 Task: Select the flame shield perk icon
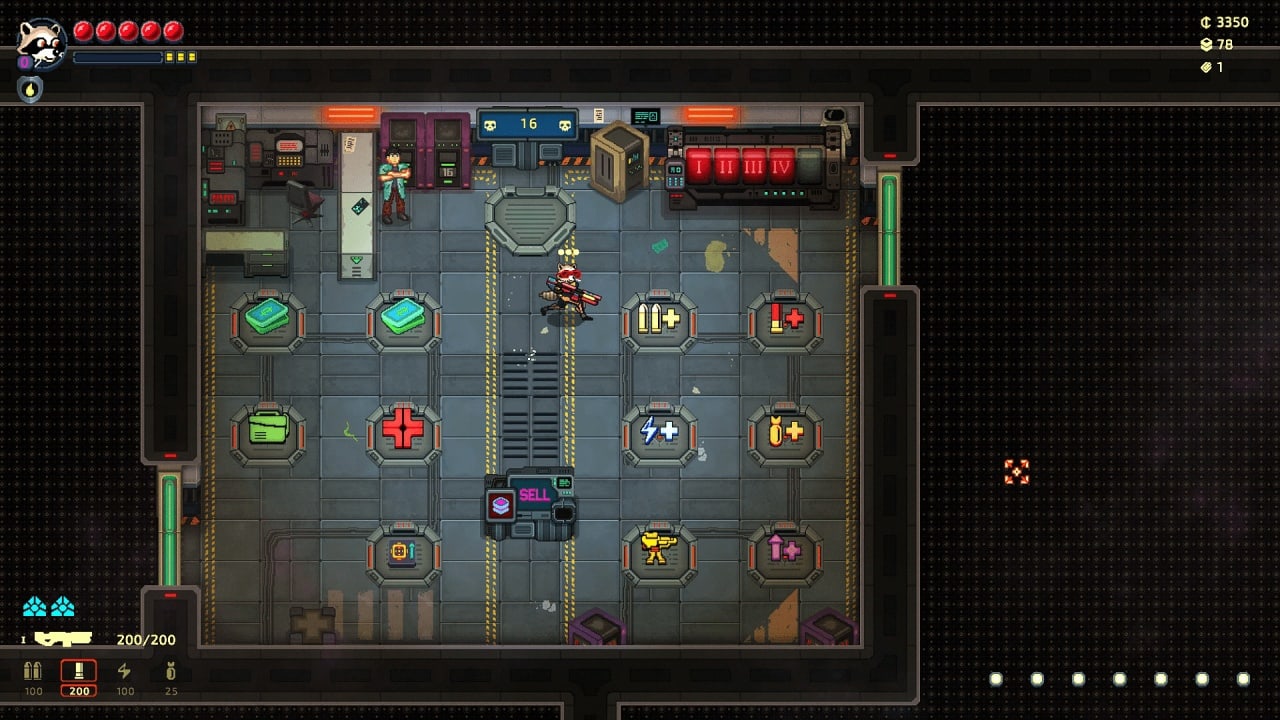[30, 89]
